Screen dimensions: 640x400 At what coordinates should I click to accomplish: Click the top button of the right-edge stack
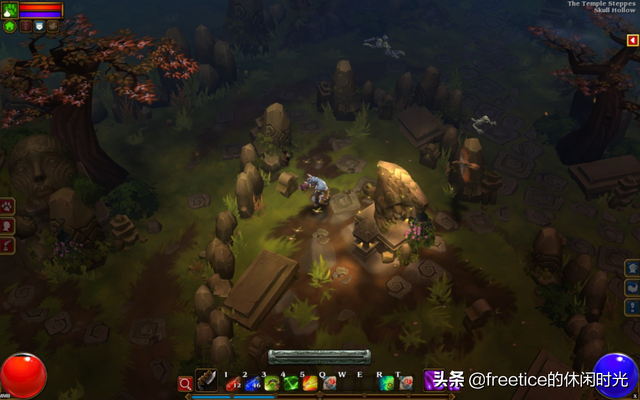click(x=632, y=268)
